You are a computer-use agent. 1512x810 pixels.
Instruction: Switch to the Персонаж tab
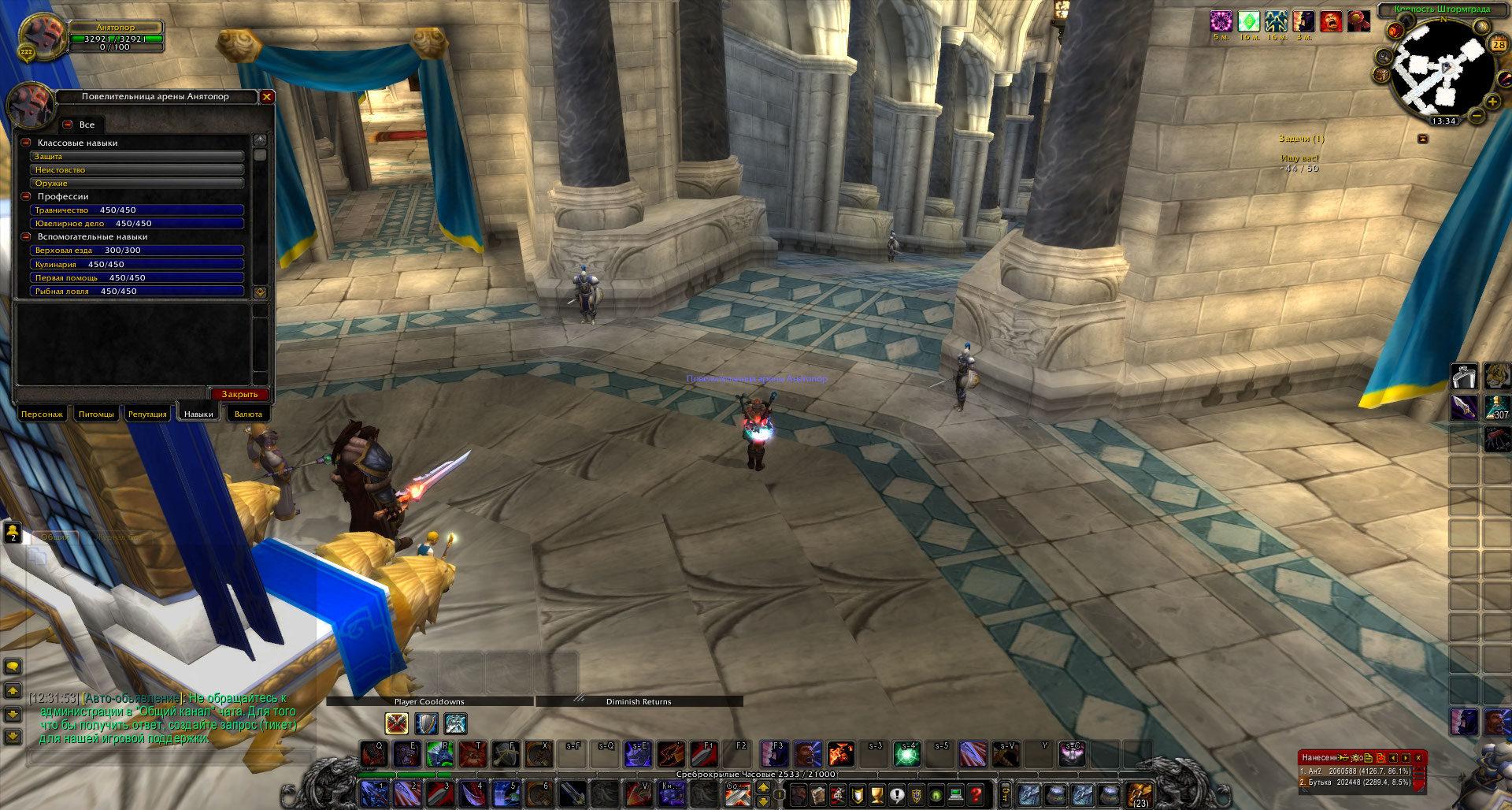pyautogui.click(x=42, y=414)
